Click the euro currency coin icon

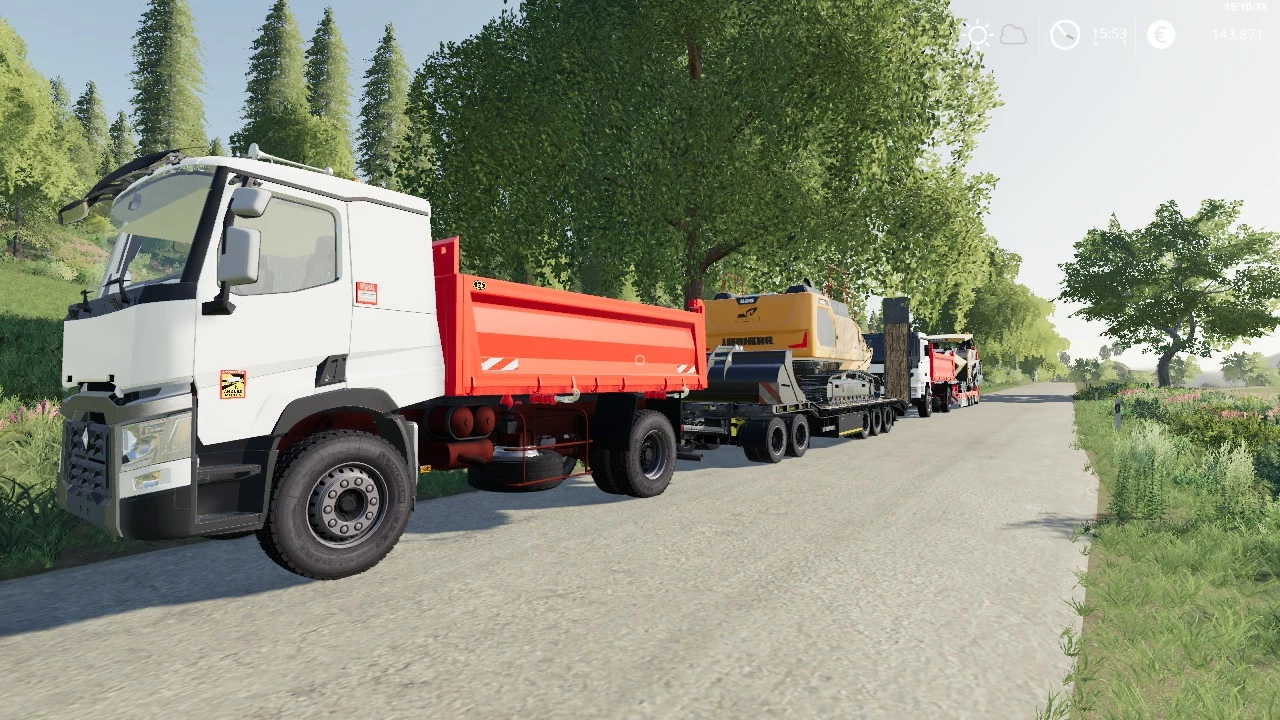1160,33
